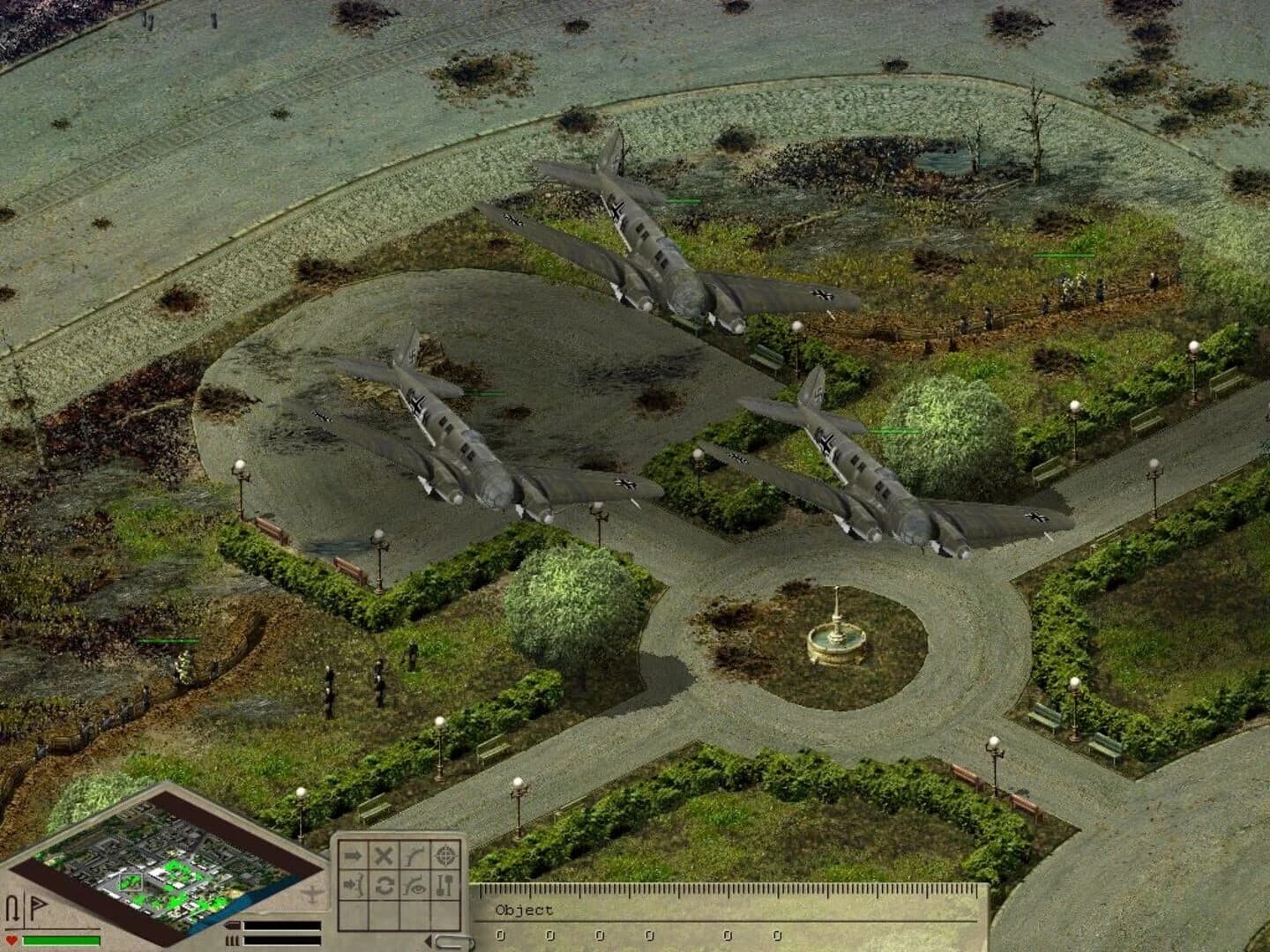1270x952 pixels.
Task: Select the viewport rectangle on the minimap
Action: (x=131, y=881)
